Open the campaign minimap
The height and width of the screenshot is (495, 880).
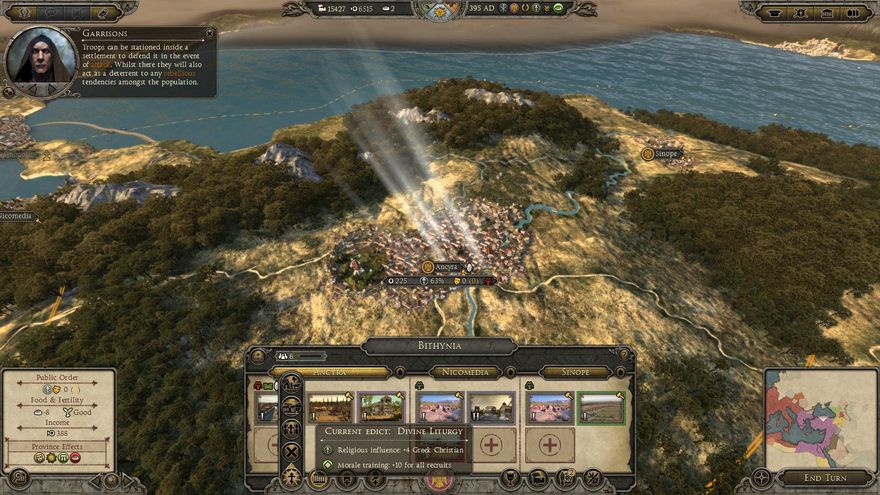pyautogui.click(x=806, y=404)
